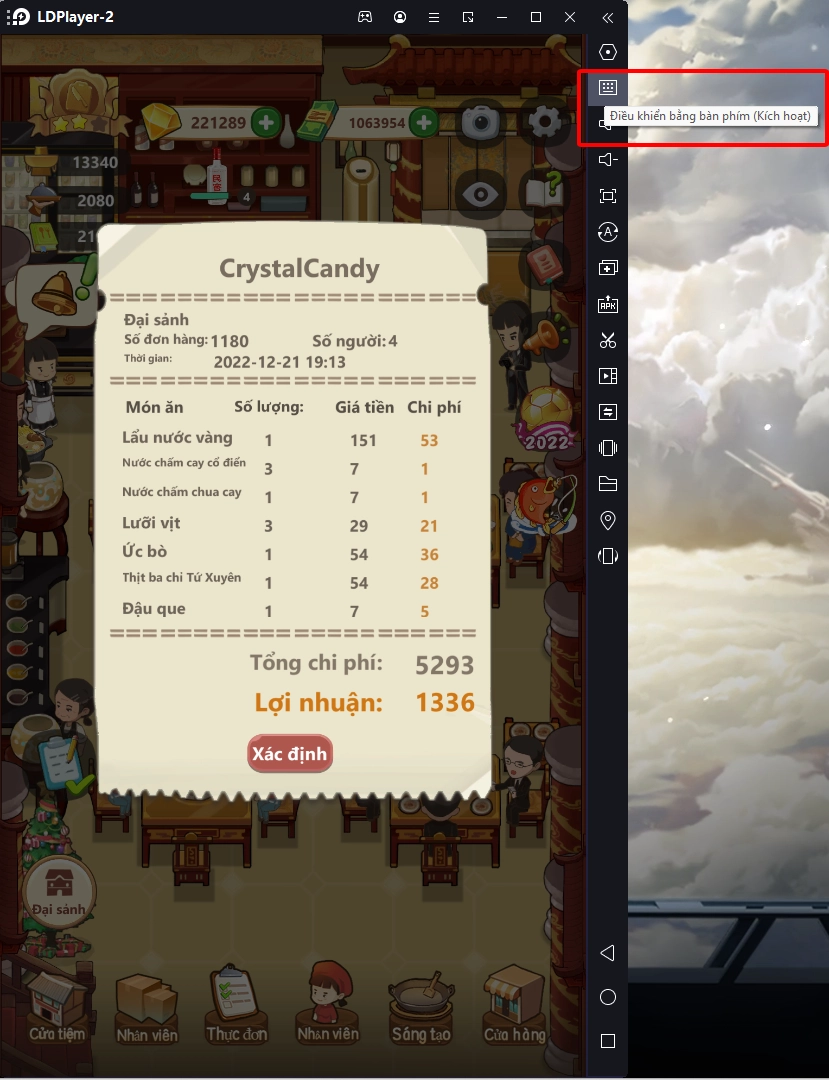
Task: Open the Sáng tạo cooking menu
Action: point(421,1005)
